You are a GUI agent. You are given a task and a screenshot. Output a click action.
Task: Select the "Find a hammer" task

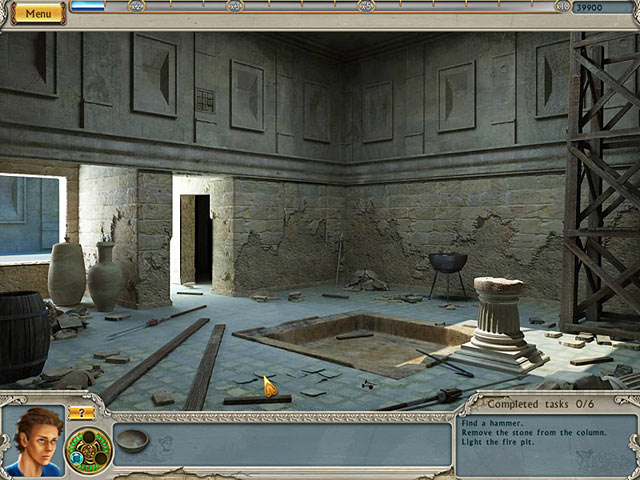coord(490,422)
